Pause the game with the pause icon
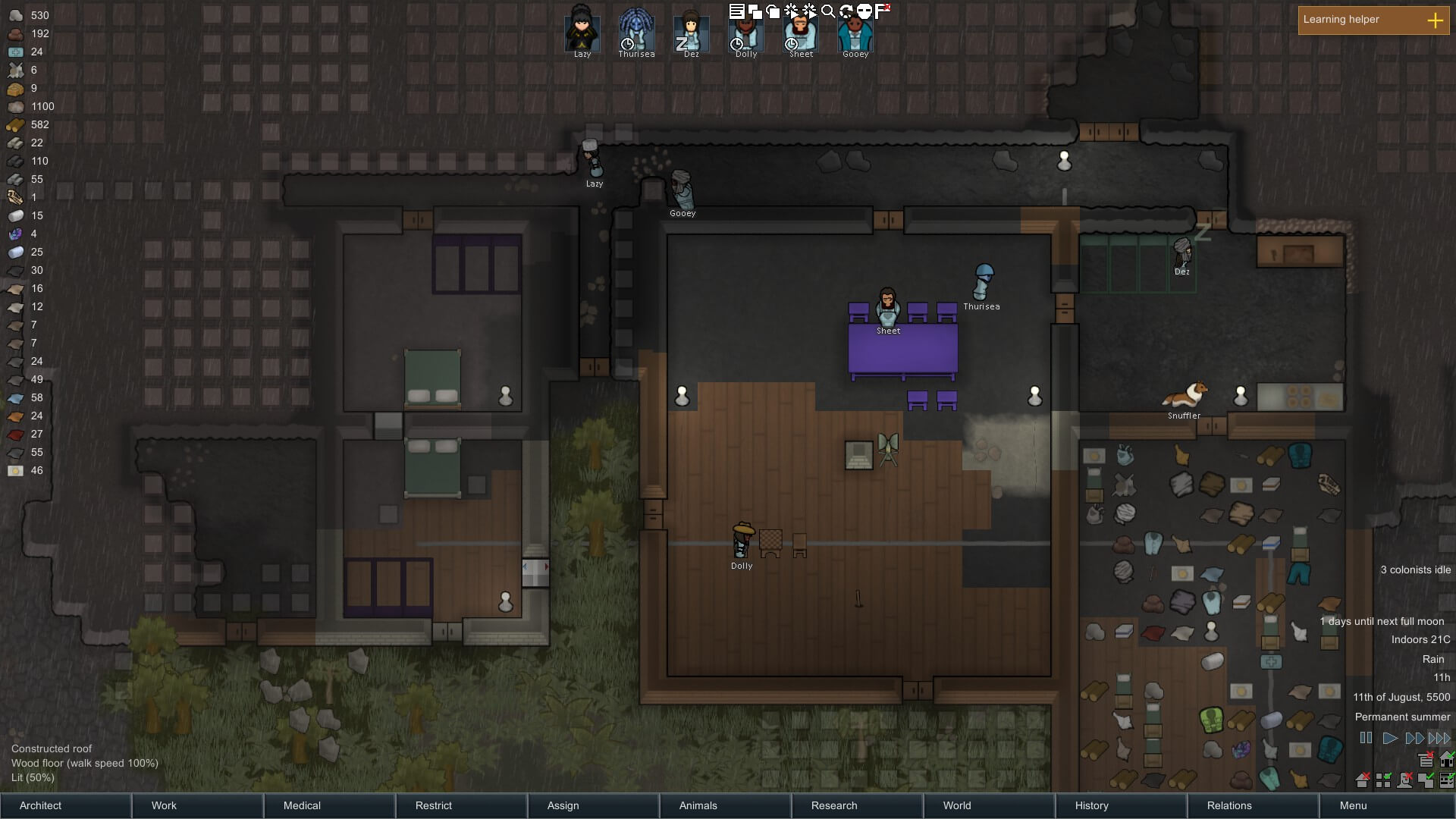The width and height of the screenshot is (1456, 819). [1366, 738]
